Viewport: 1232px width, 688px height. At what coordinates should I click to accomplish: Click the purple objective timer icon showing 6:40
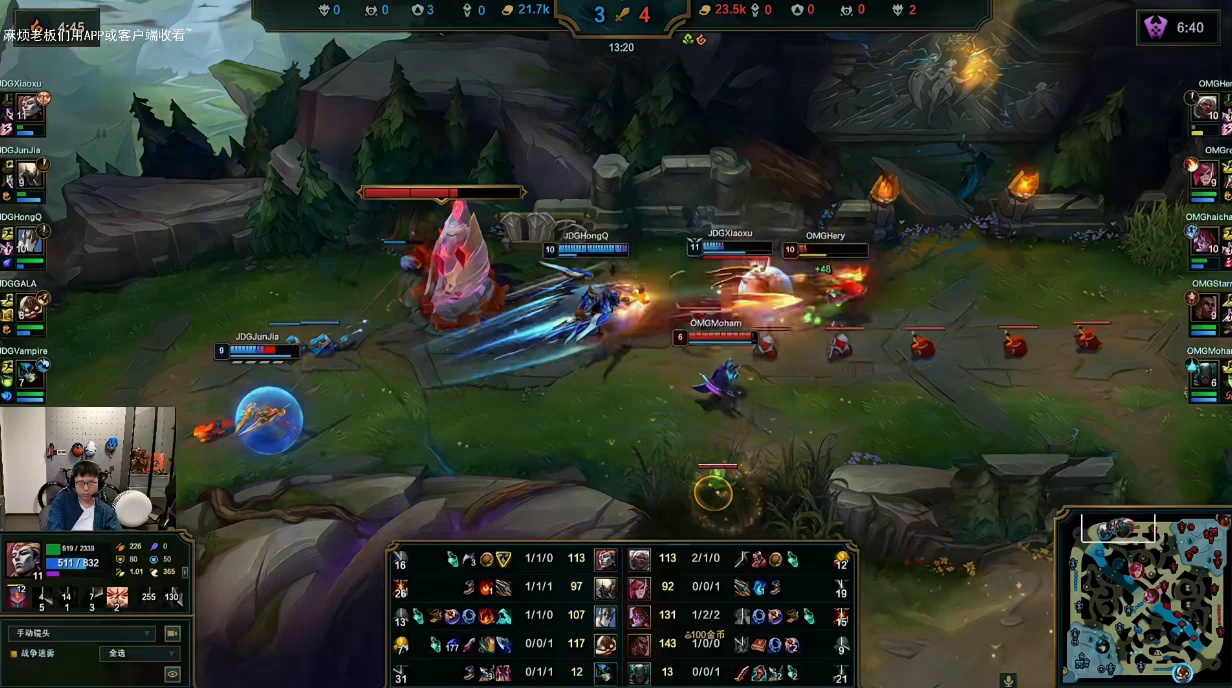pyautogui.click(x=1155, y=27)
